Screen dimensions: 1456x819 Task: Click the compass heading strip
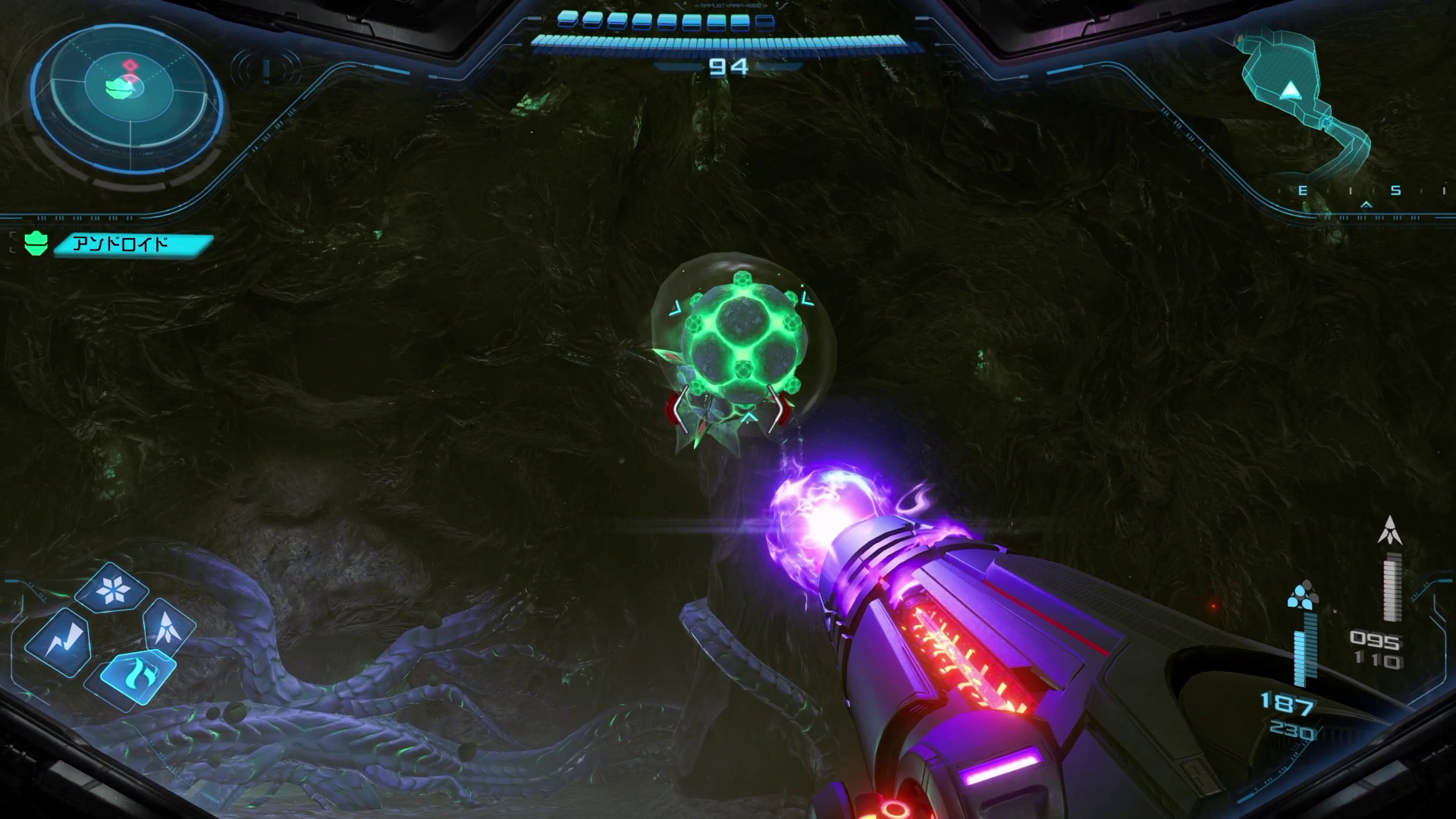tap(1365, 192)
